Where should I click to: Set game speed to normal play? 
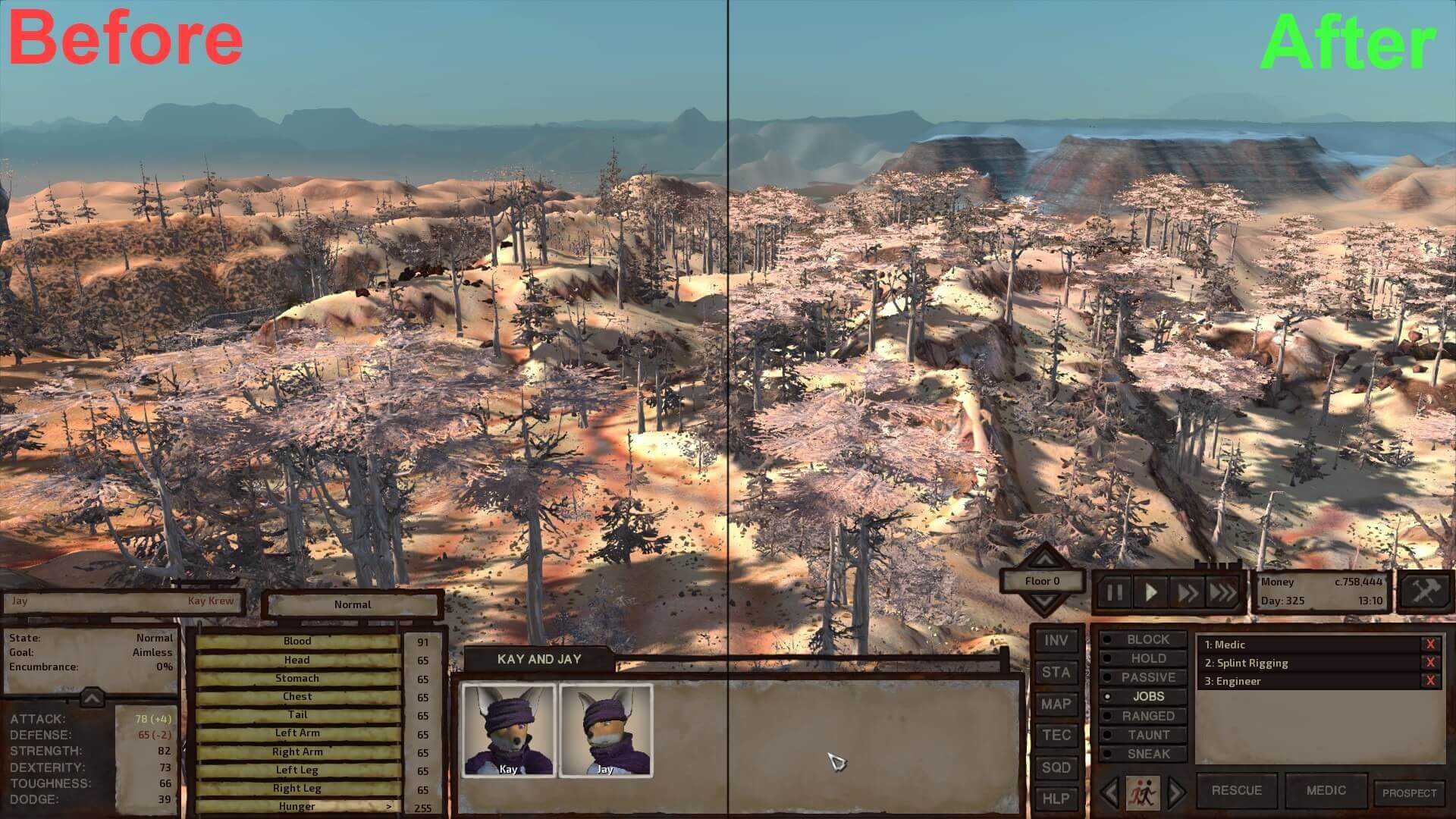pyautogui.click(x=1150, y=592)
